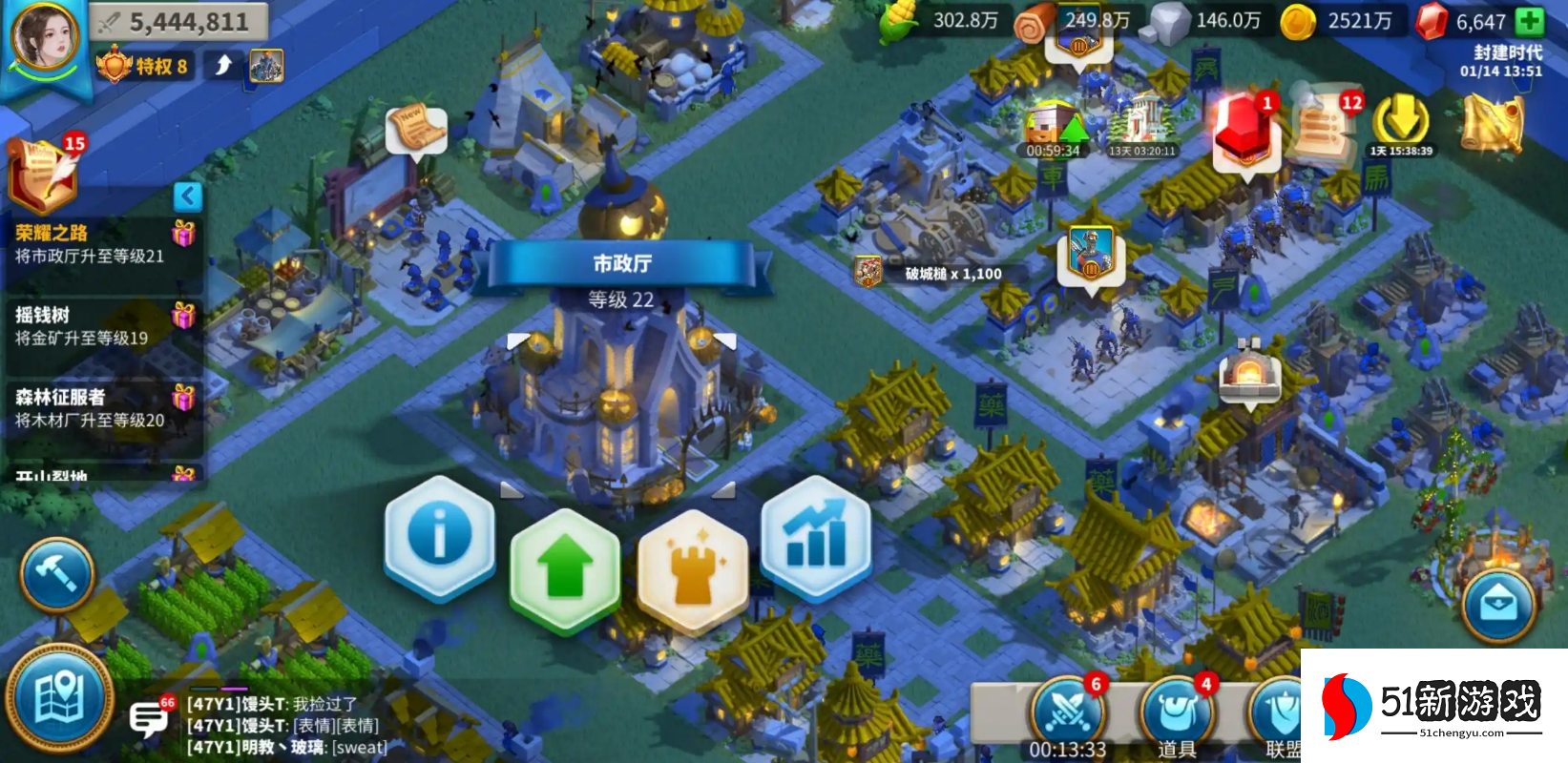Add gems with the green plus button
The image size is (1568, 763).
tap(1529, 21)
